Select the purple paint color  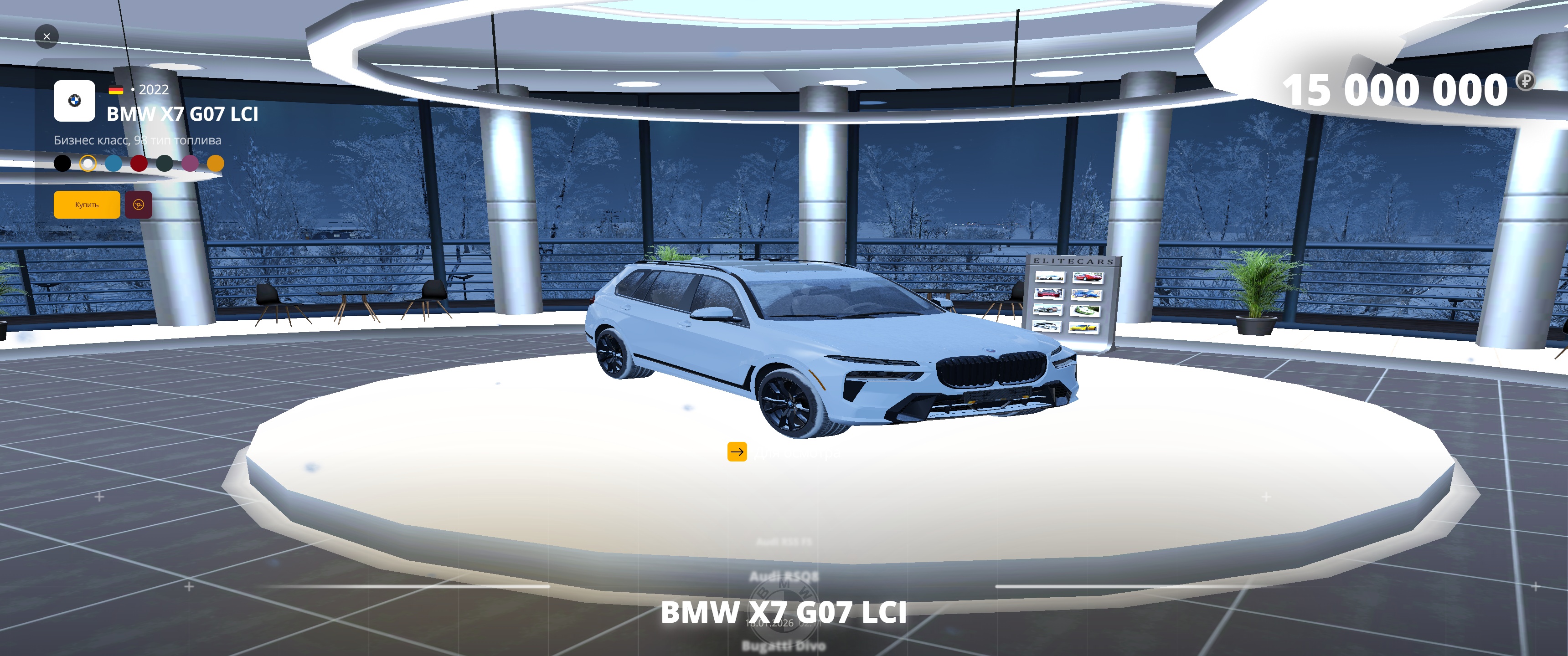190,163
